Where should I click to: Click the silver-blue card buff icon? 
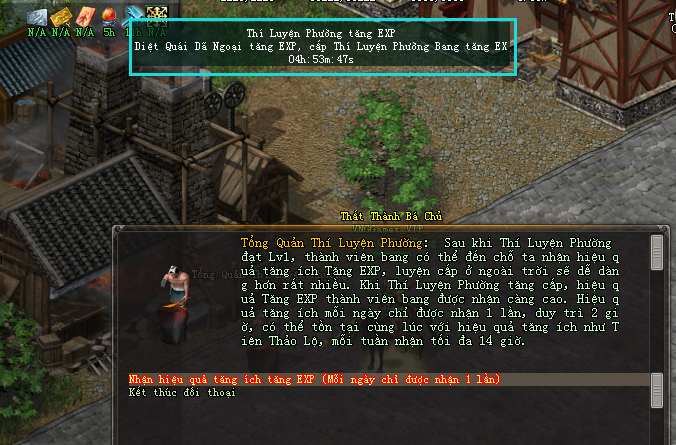[37, 16]
